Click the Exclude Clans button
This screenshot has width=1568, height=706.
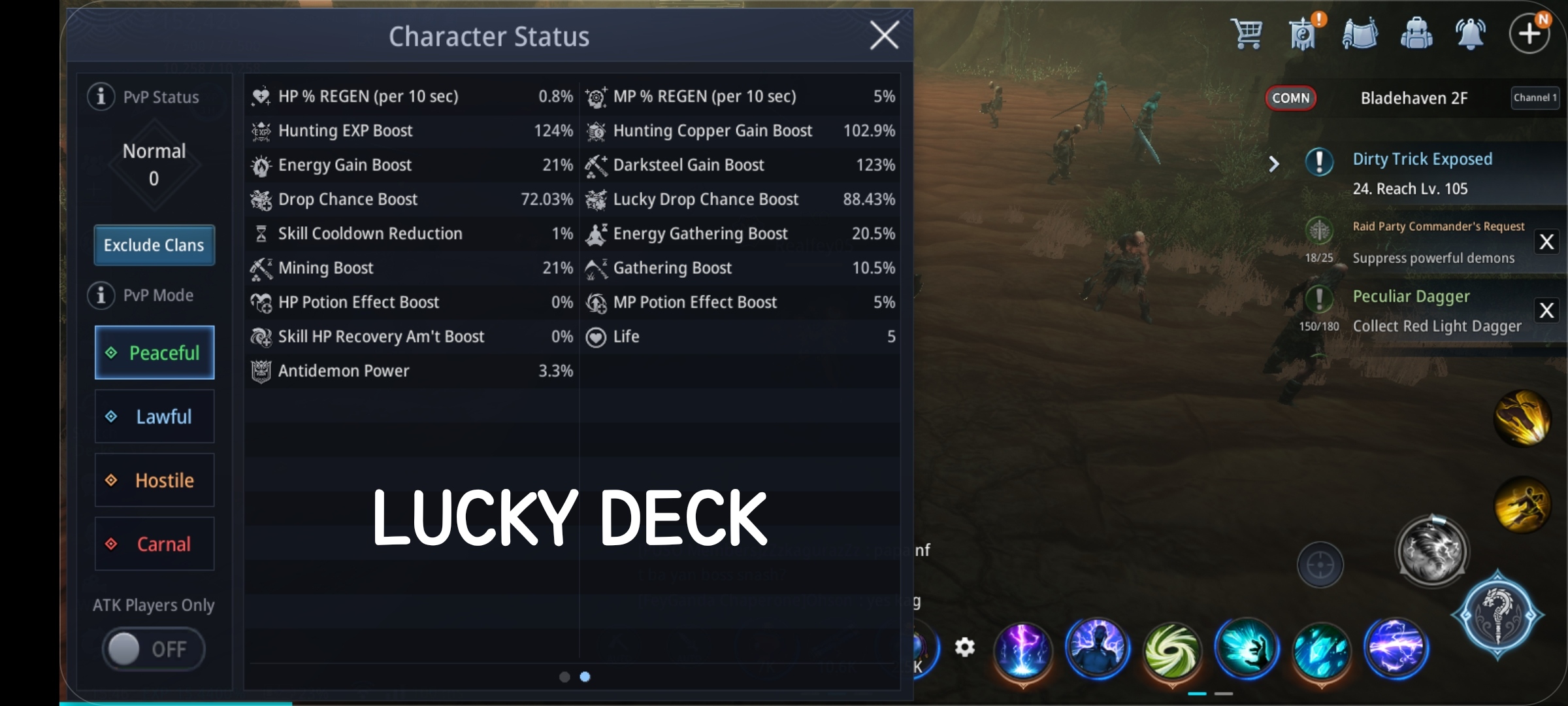coord(154,245)
